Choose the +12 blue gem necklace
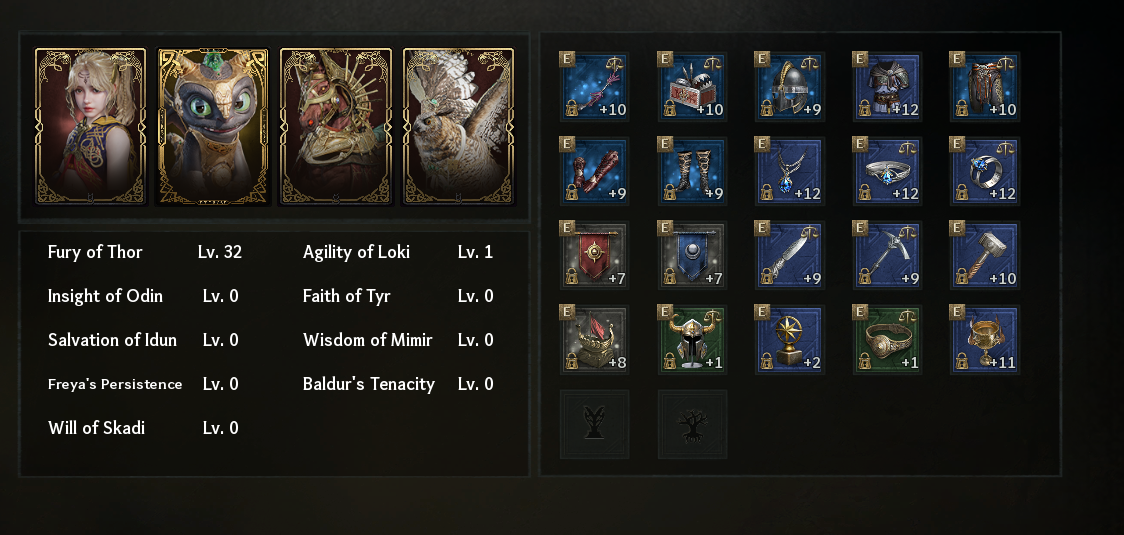Image resolution: width=1124 pixels, height=535 pixels. (x=789, y=171)
